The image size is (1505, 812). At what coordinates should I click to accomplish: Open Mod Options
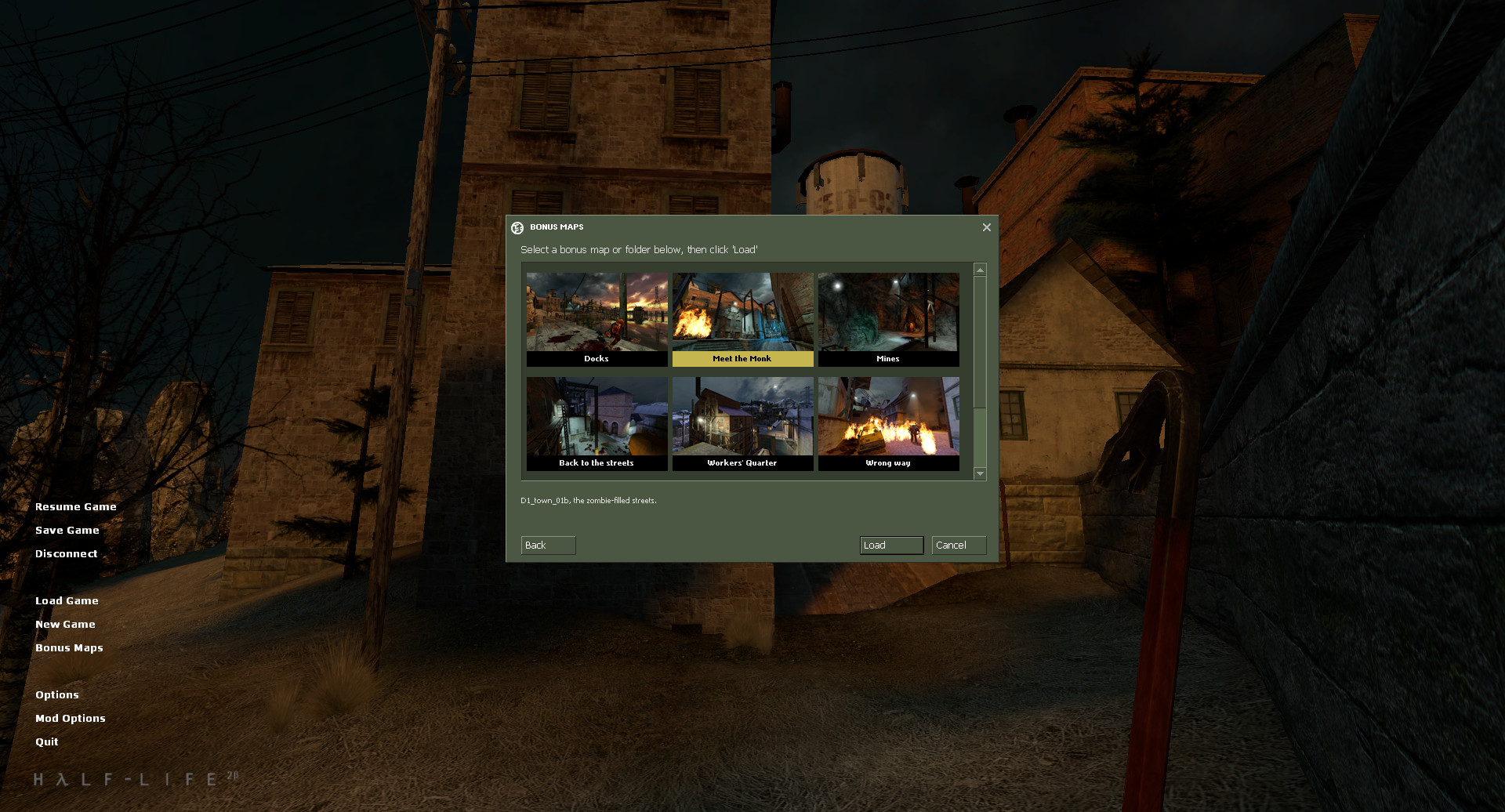[x=71, y=718]
